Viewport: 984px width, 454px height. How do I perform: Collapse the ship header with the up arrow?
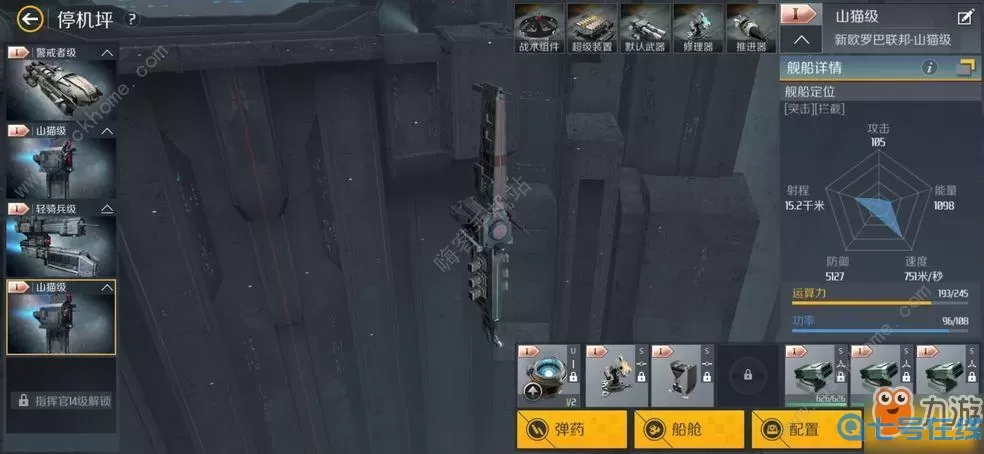pyautogui.click(x=801, y=41)
